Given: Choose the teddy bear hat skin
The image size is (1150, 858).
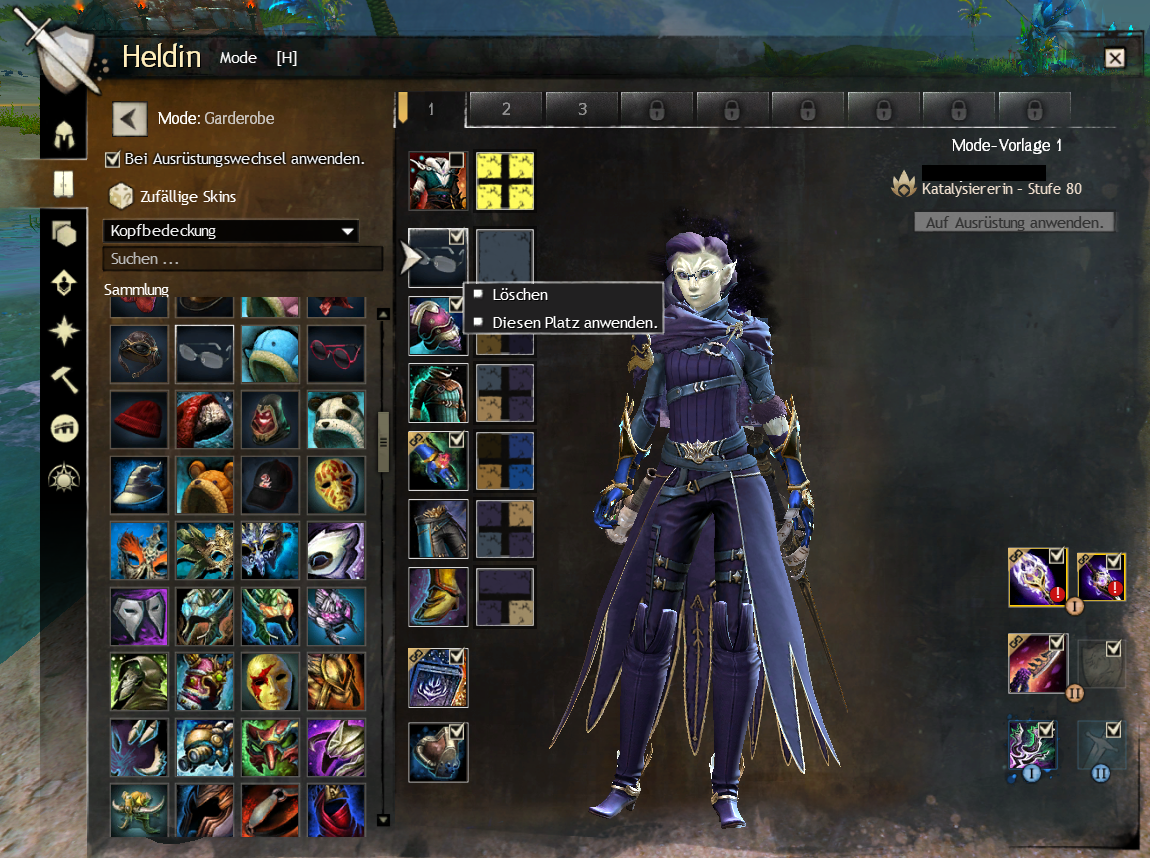Looking at the screenshot, I should pyautogui.click(x=205, y=484).
